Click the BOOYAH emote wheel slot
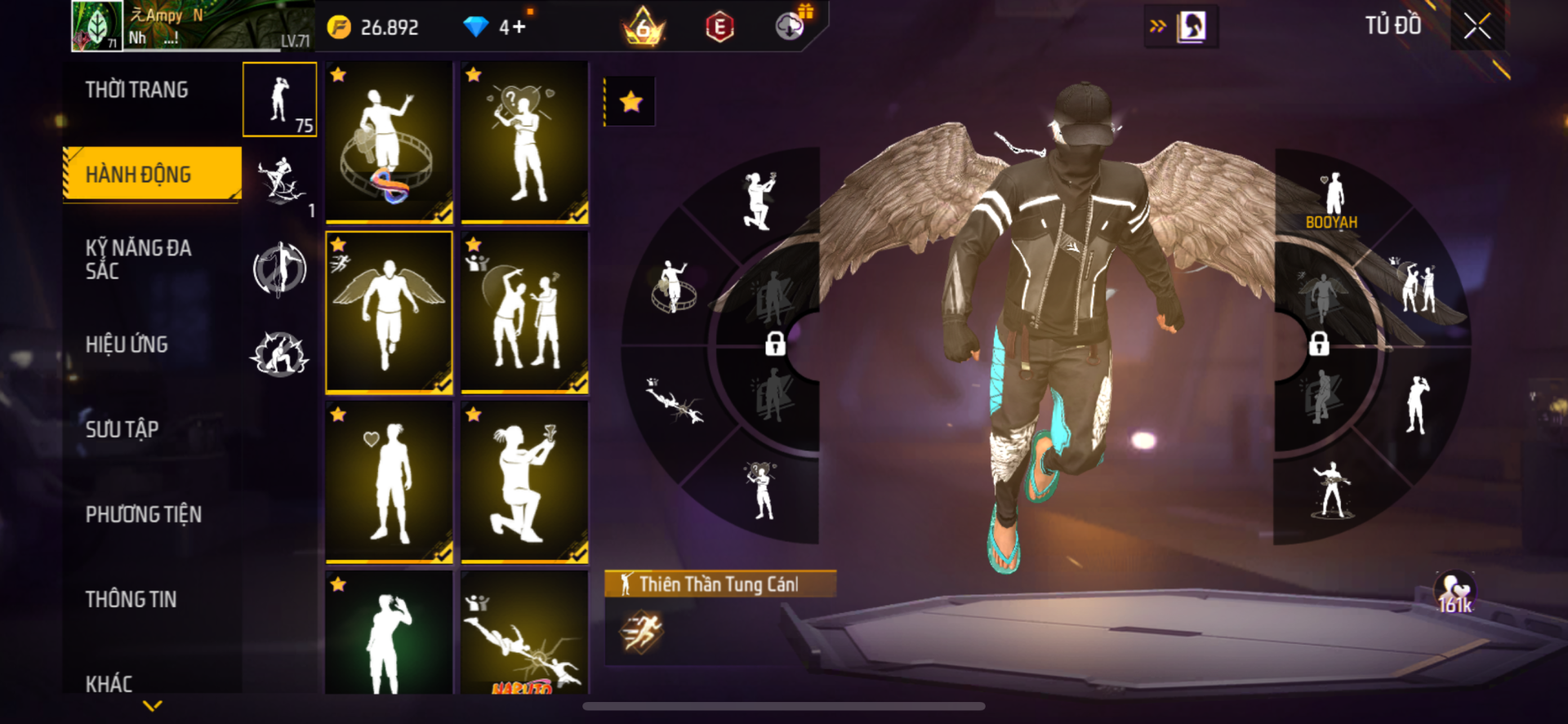Image resolution: width=1568 pixels, height=724 pixels. tap(1333, 200)
